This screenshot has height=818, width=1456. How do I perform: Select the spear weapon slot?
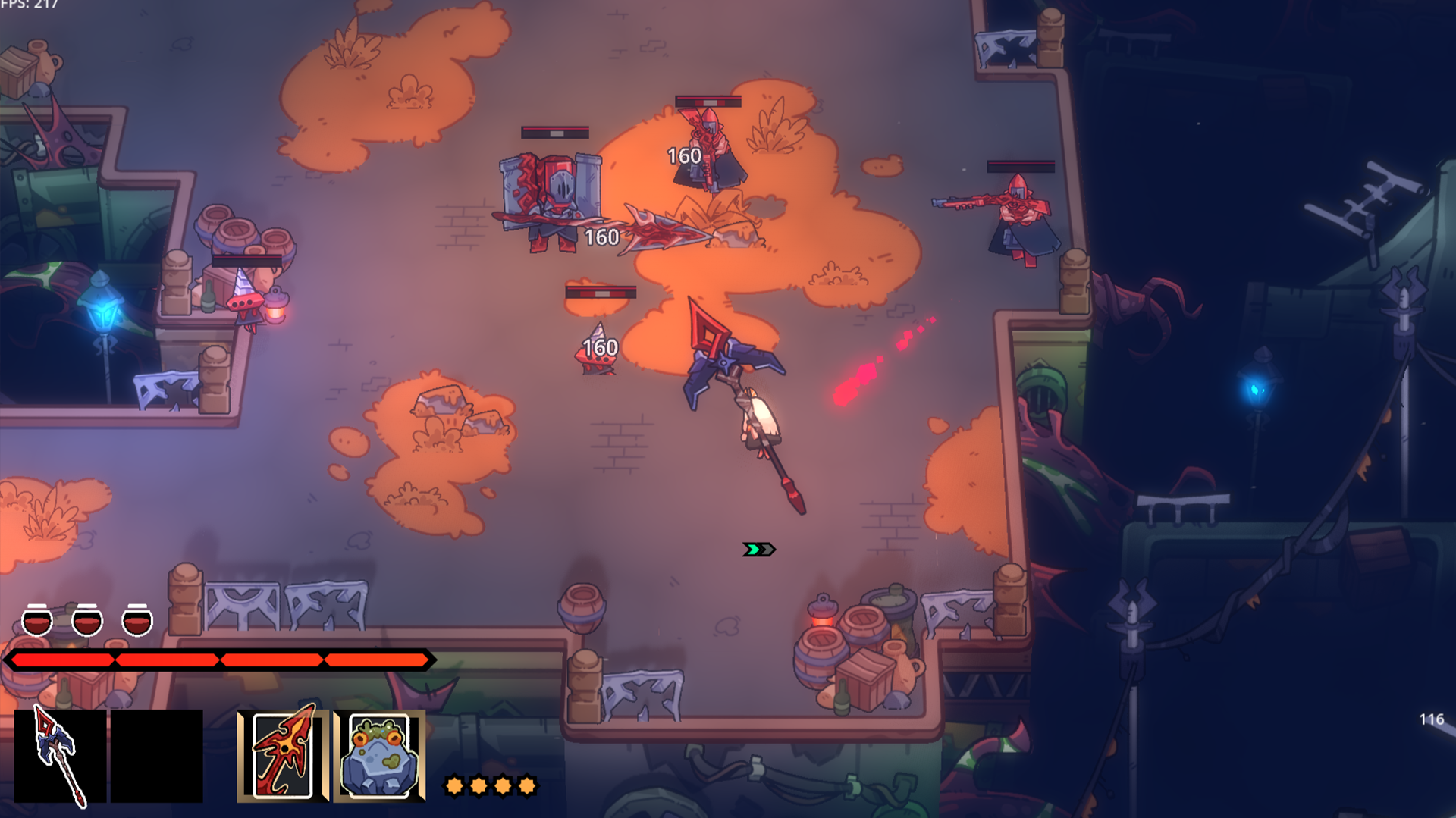coord(60,756)
